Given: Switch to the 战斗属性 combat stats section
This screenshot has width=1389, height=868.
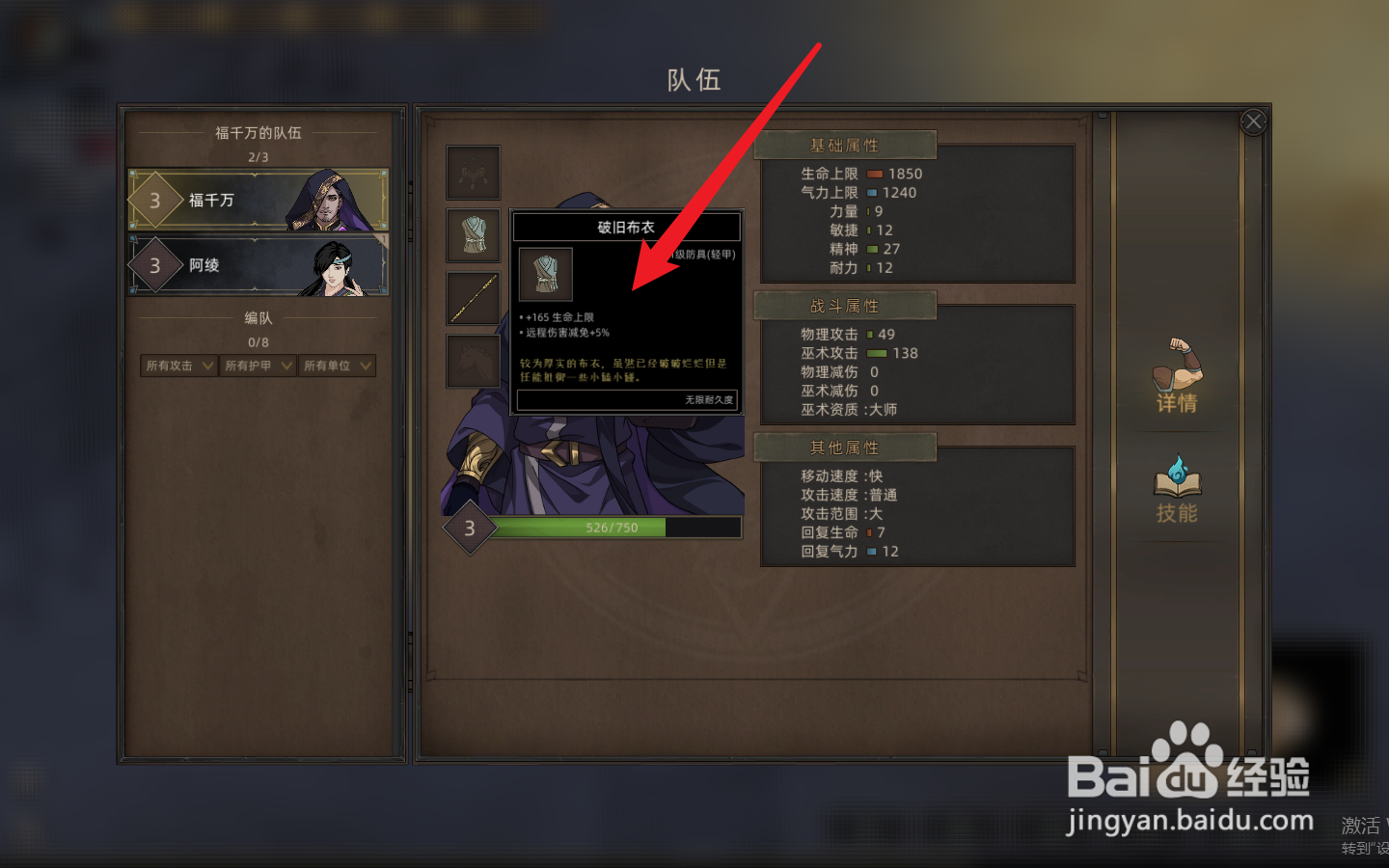Looking at the screenshot, I should point(847,305).
